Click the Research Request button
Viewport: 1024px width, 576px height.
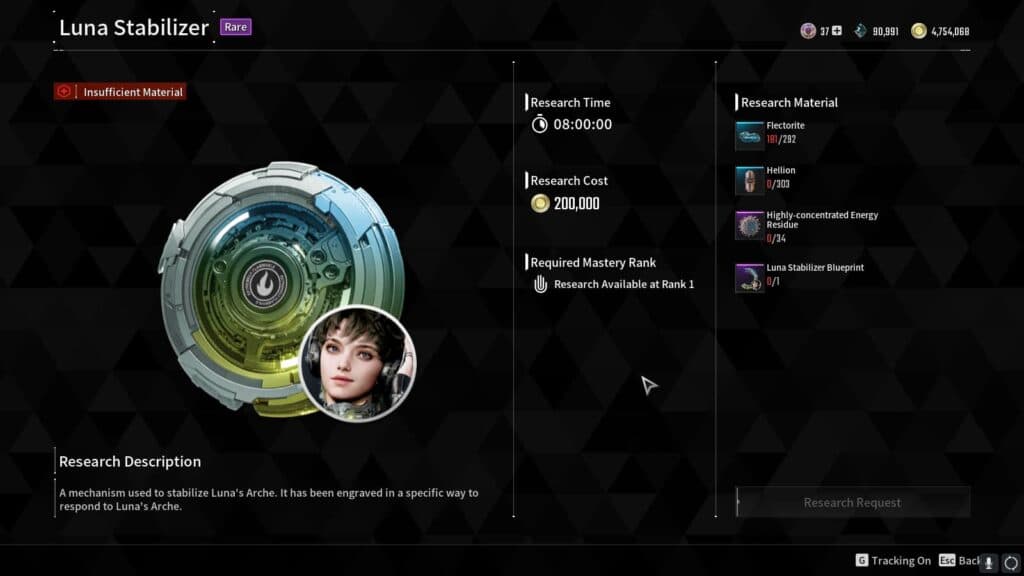pos(852,502)
